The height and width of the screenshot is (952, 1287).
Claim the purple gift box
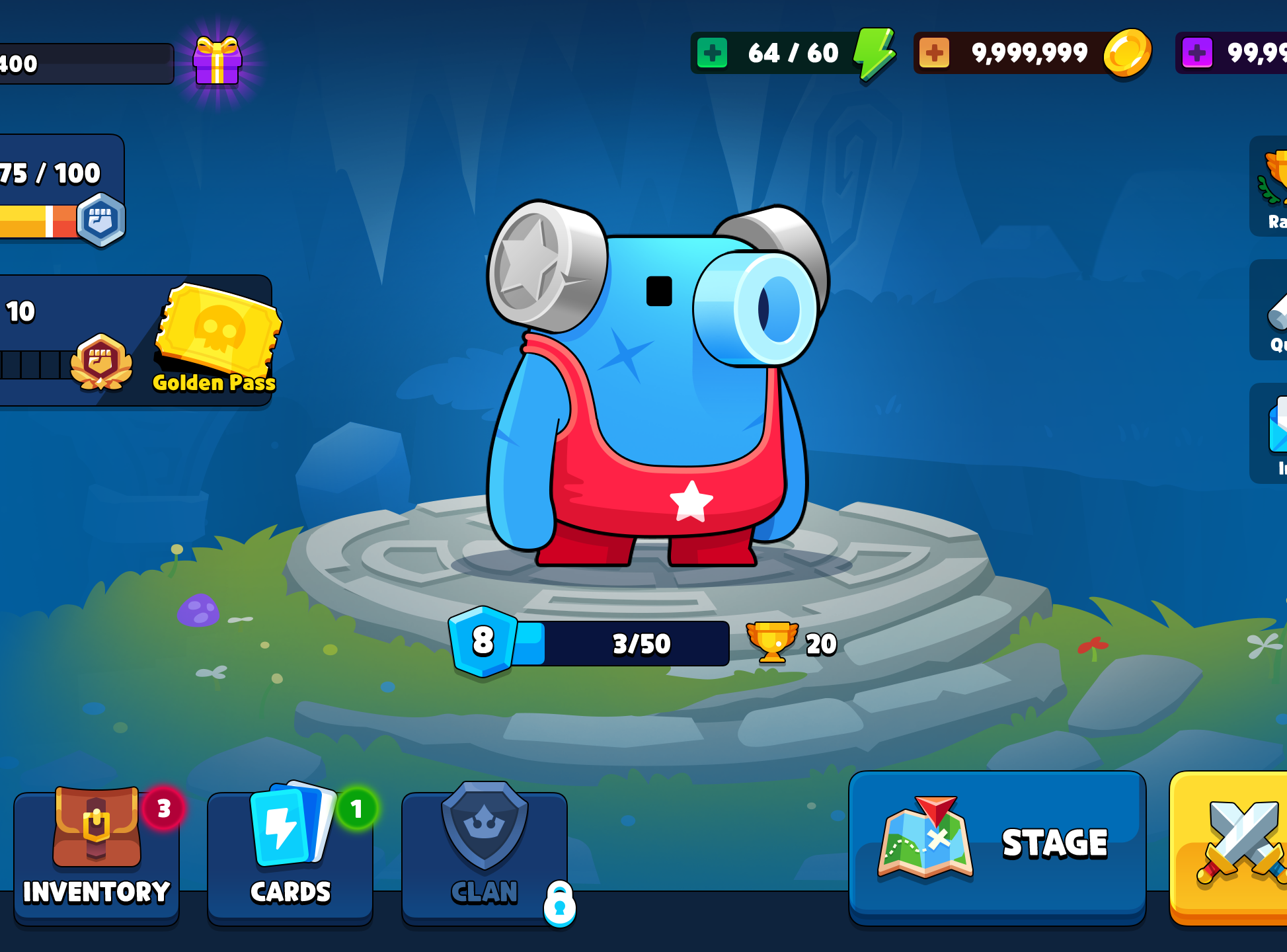coord(217,61)
